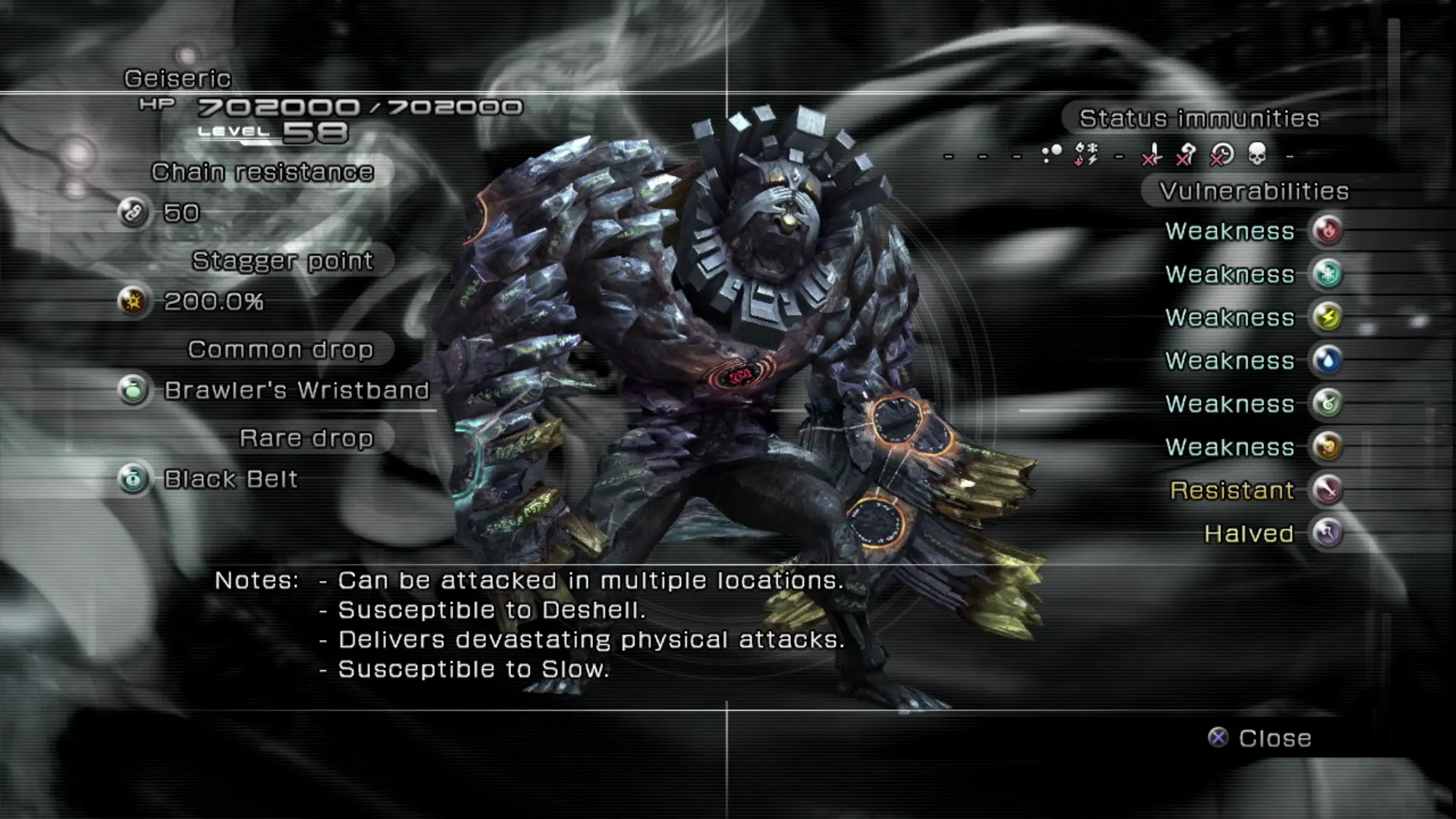The image size is (1456, 819).
Task: Click the Black Belt rare drop
Action: tap(231, 479)
